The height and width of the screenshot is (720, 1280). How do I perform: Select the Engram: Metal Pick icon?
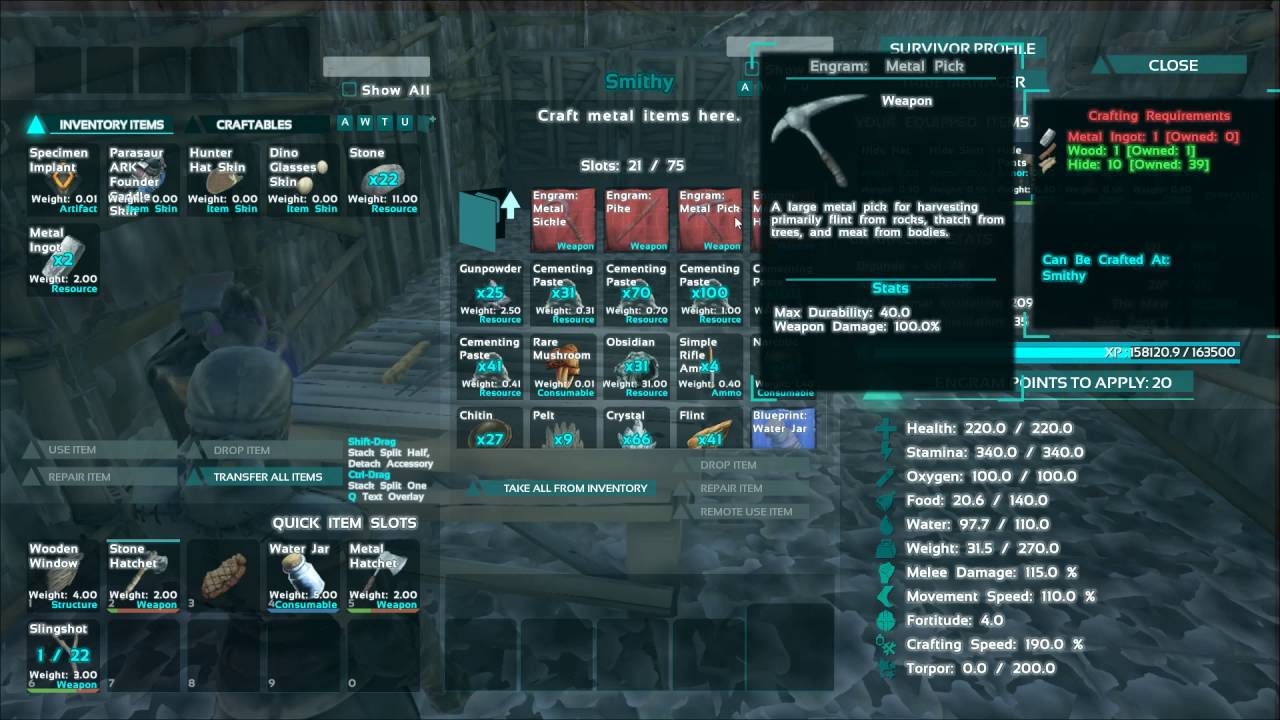click(x=709, y=220)
